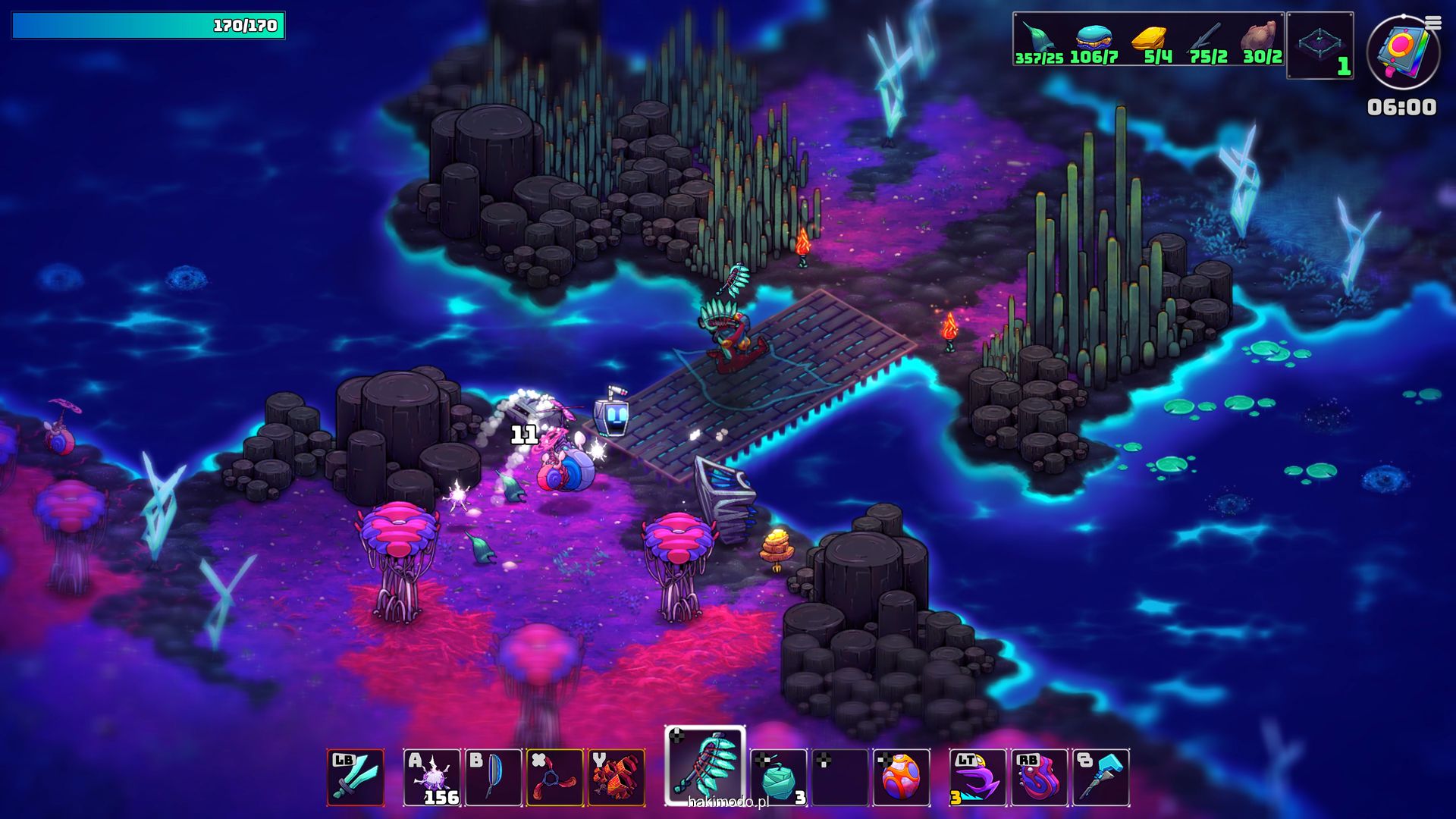
Task: Activate the red rocky gauntlet ability
Action: 616,777
